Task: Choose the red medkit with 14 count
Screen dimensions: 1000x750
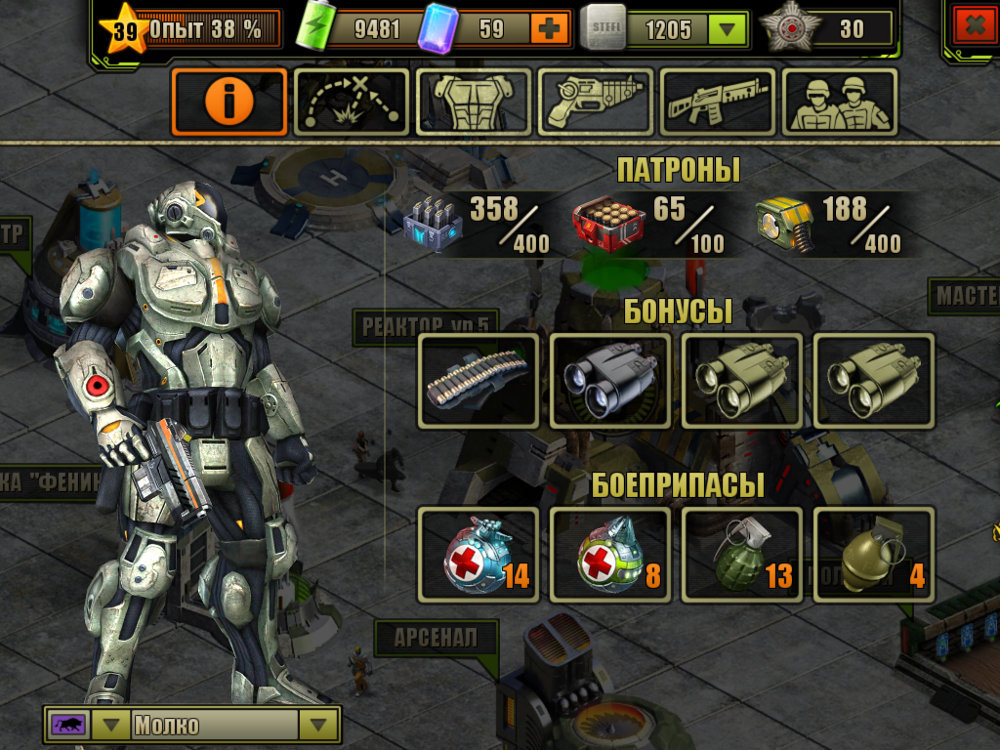Action: tap(478, 555)
